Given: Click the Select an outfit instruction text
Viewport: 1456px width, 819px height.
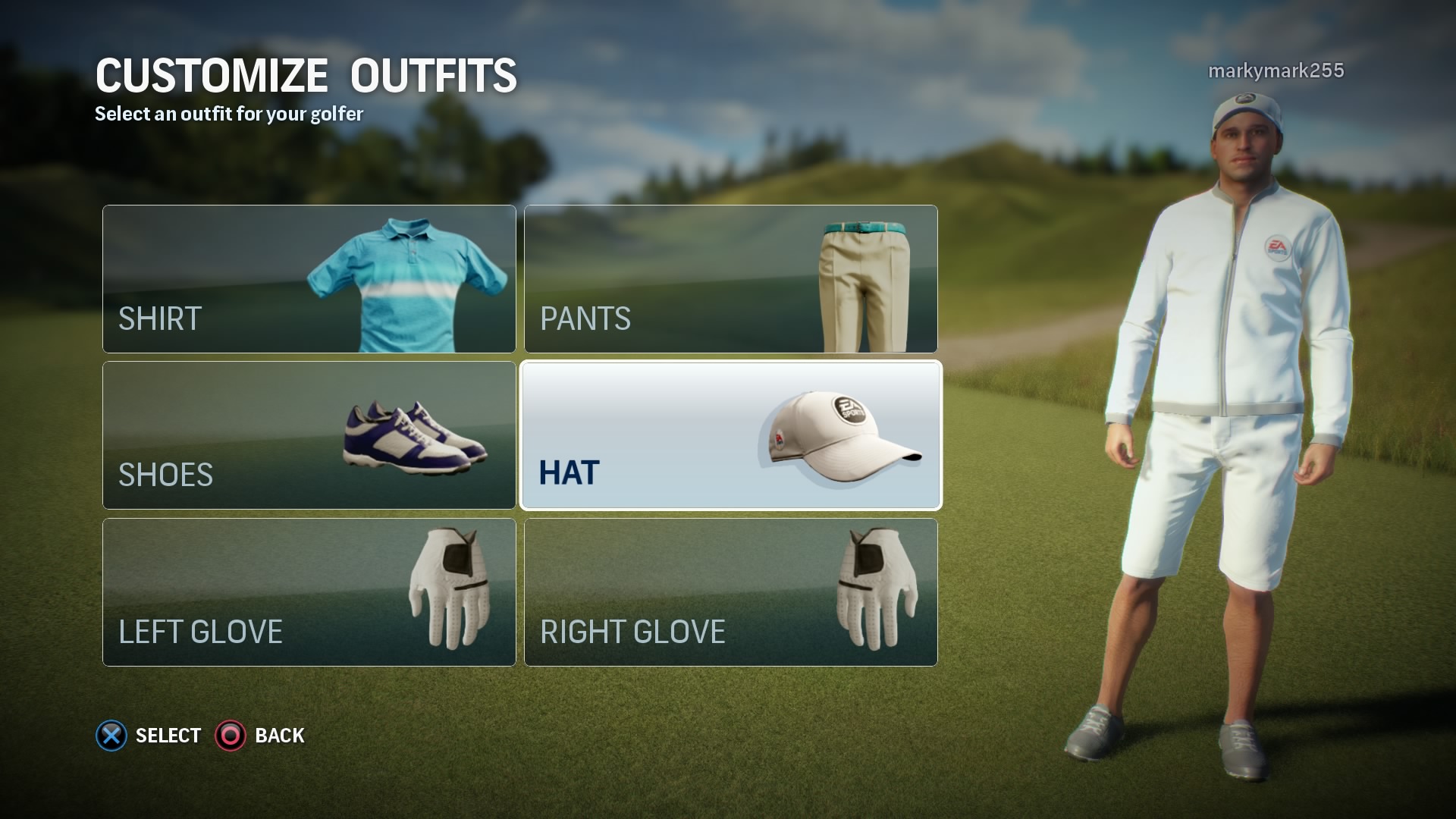Looking at the screenshot, I should [x=227, y=114].
